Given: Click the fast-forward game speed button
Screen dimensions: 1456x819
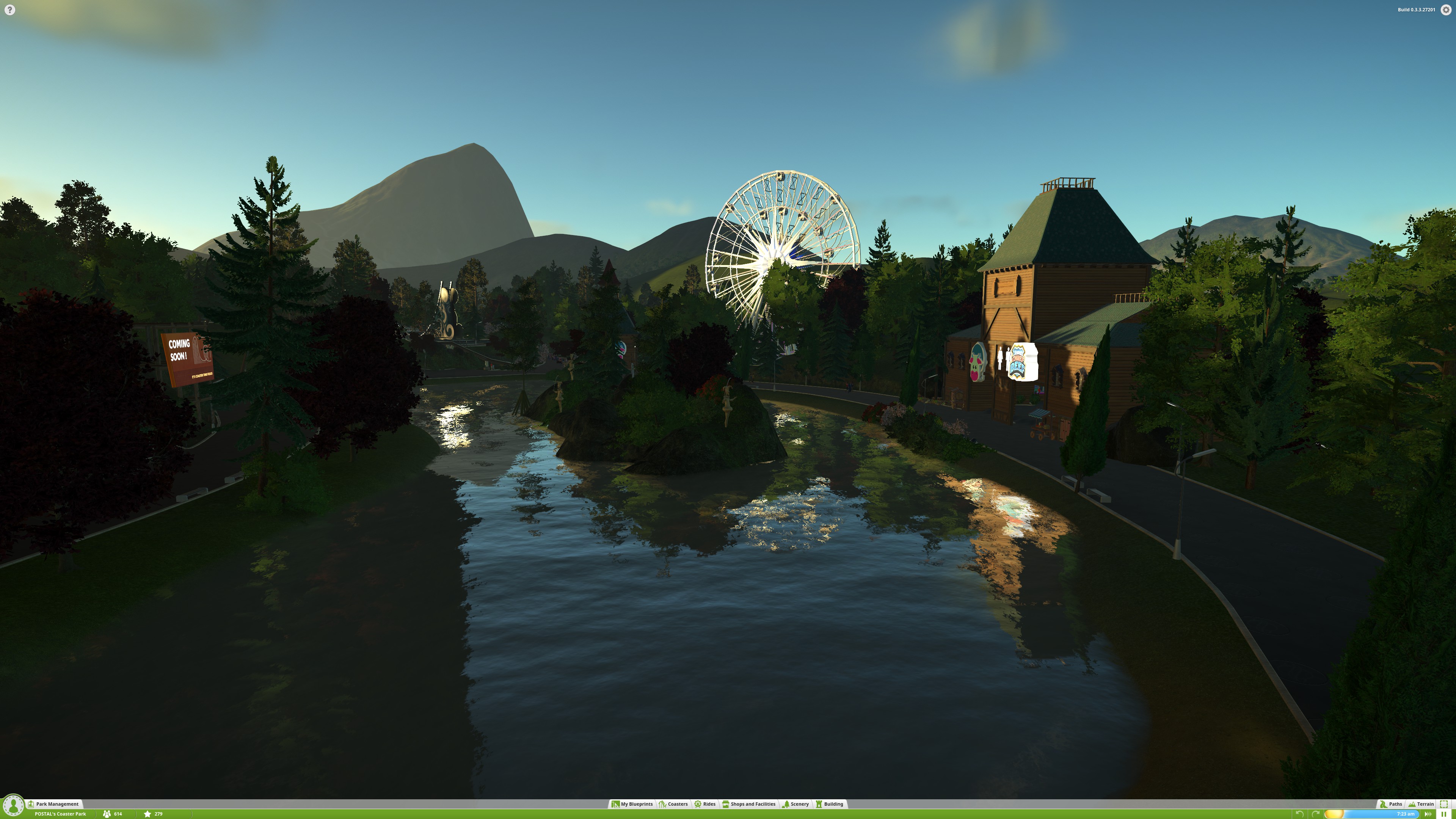Looking at the screenshot, I should click(1428, 814).
